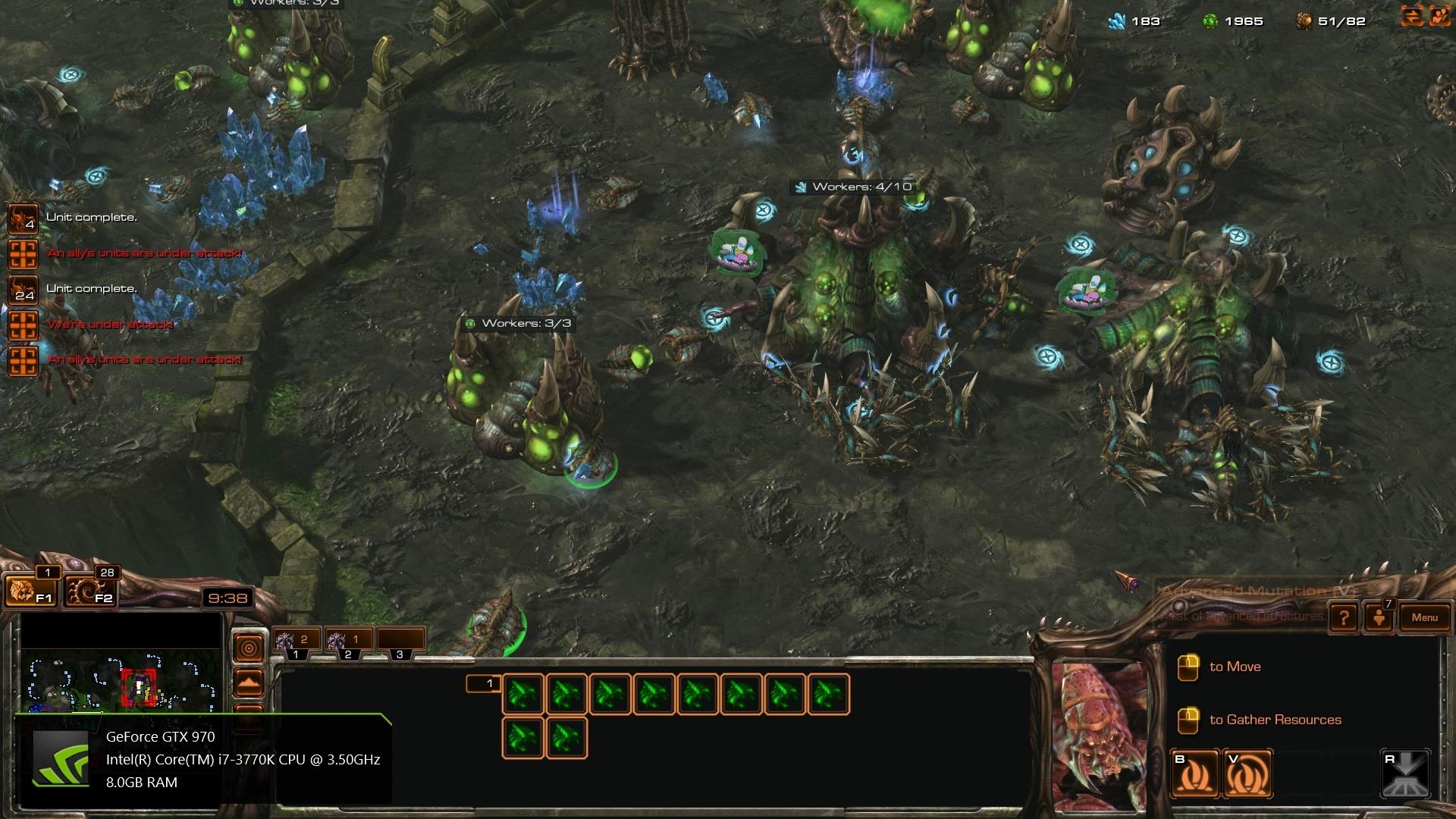Open the allies social button
This screenshot has height=819, width=1456.
[x=1439, y=17]
